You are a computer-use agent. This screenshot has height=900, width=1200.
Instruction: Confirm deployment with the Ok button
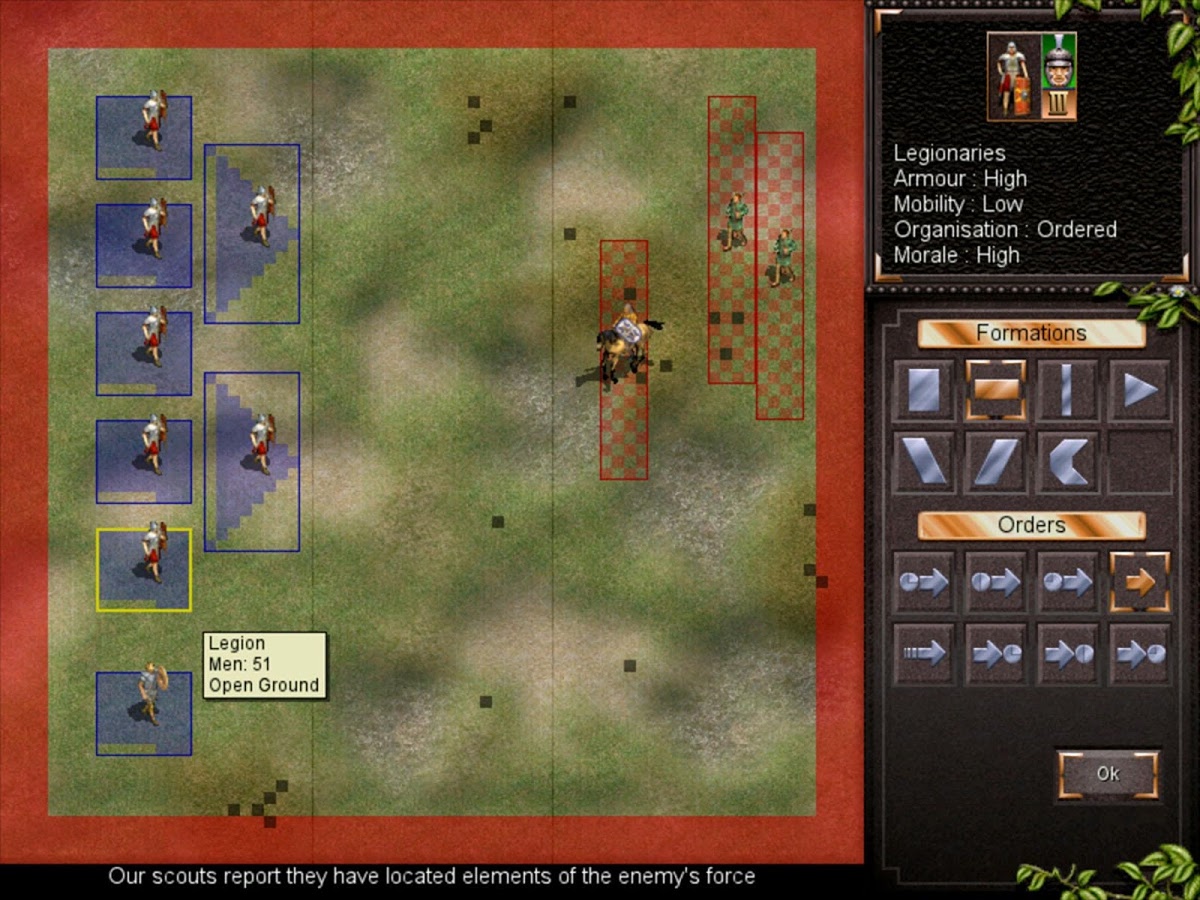pos(1107,774)
